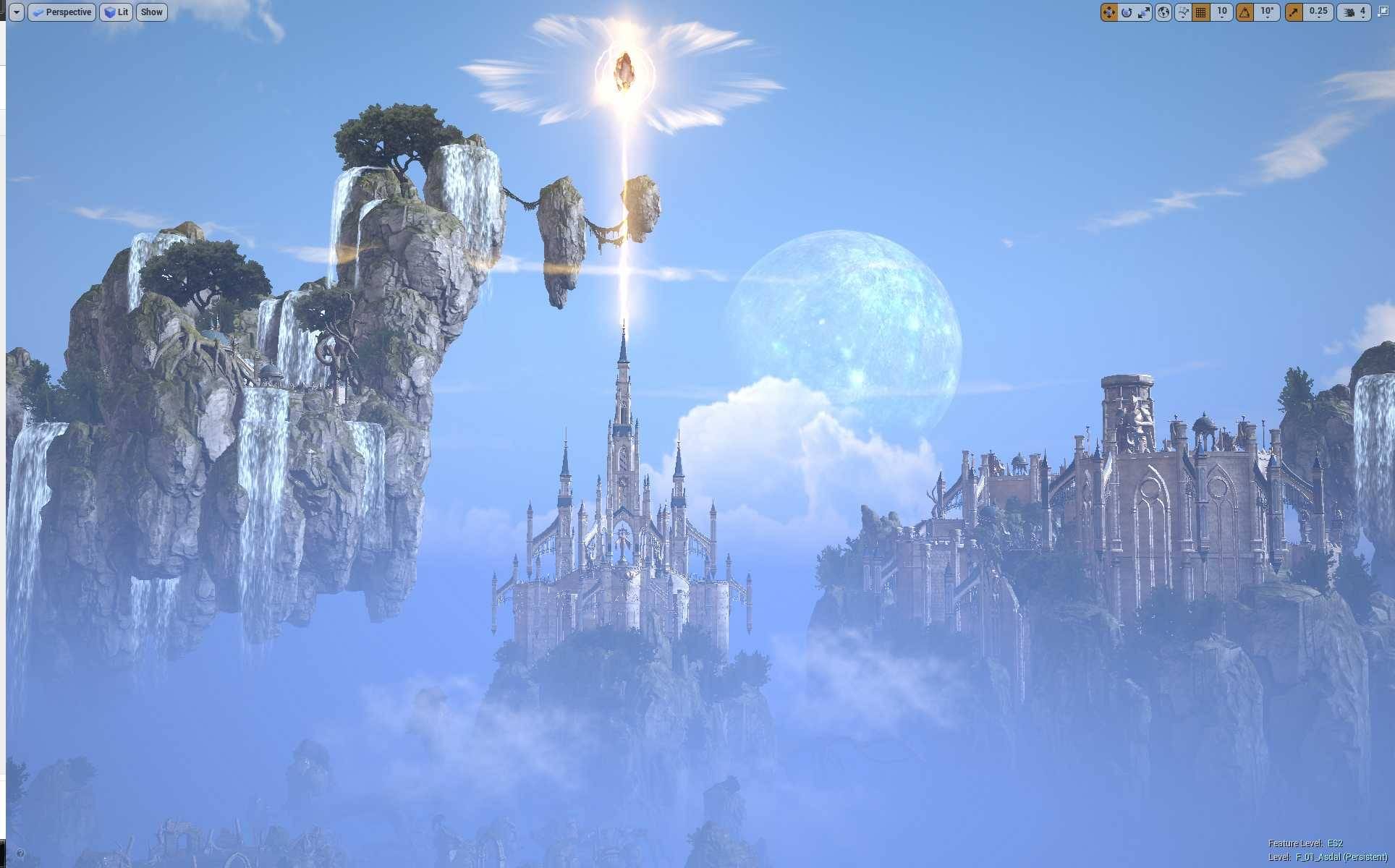Select the translate (move) gizmo tool
Image resolution: width=1395 pixels, height=868 pixels.
(x=1108, y=12)
